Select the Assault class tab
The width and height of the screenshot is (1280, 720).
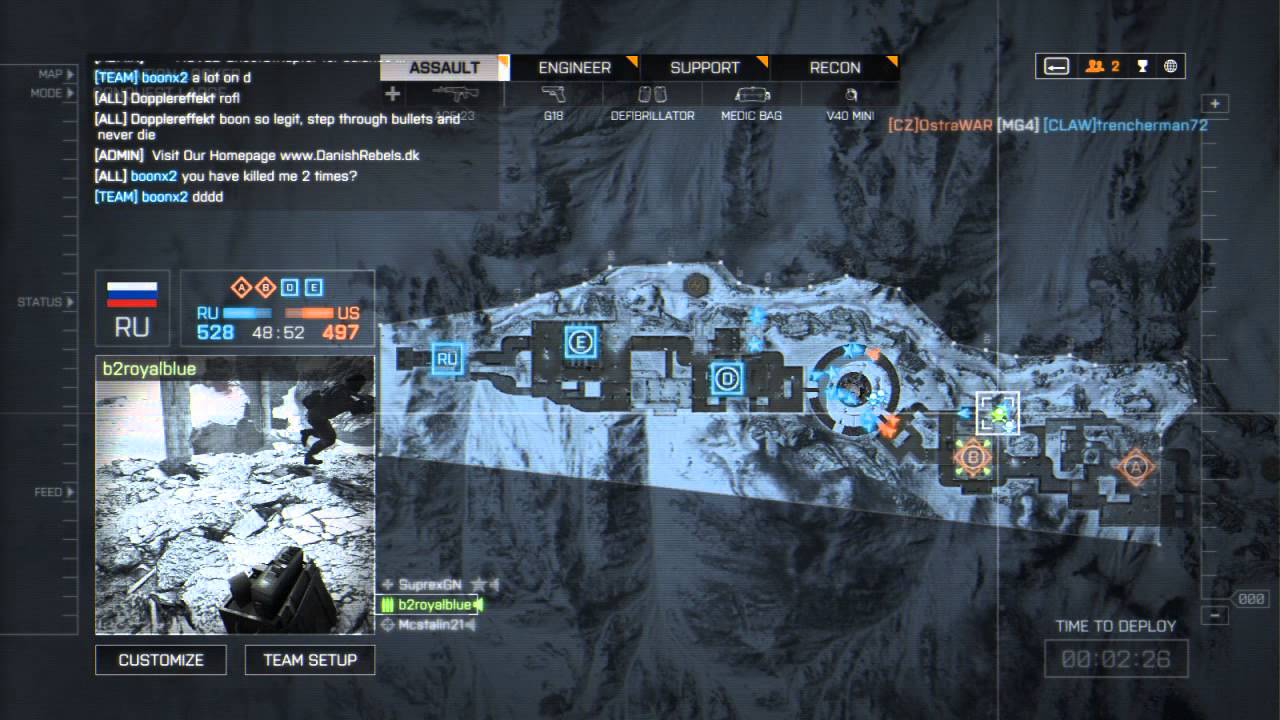[x=445, y=68]
